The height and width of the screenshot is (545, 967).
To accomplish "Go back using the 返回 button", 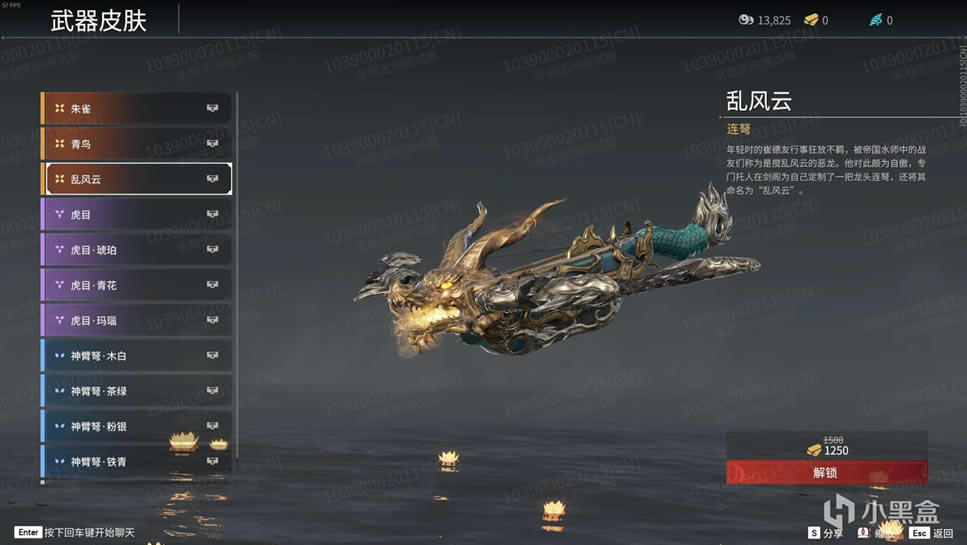I will (x=932, y=534).
